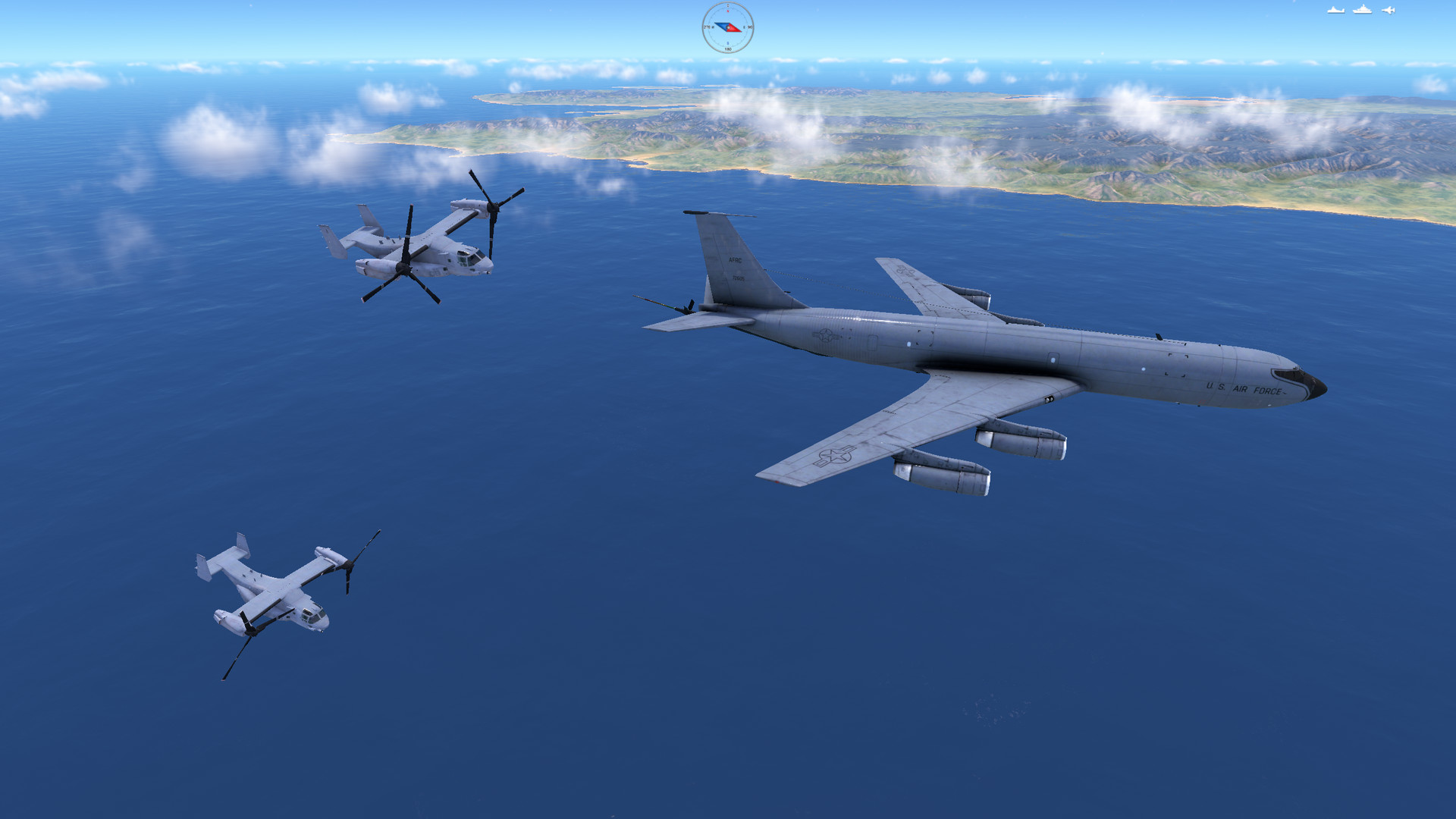Toggle the fighter jet icon on

click(1389, 10)
